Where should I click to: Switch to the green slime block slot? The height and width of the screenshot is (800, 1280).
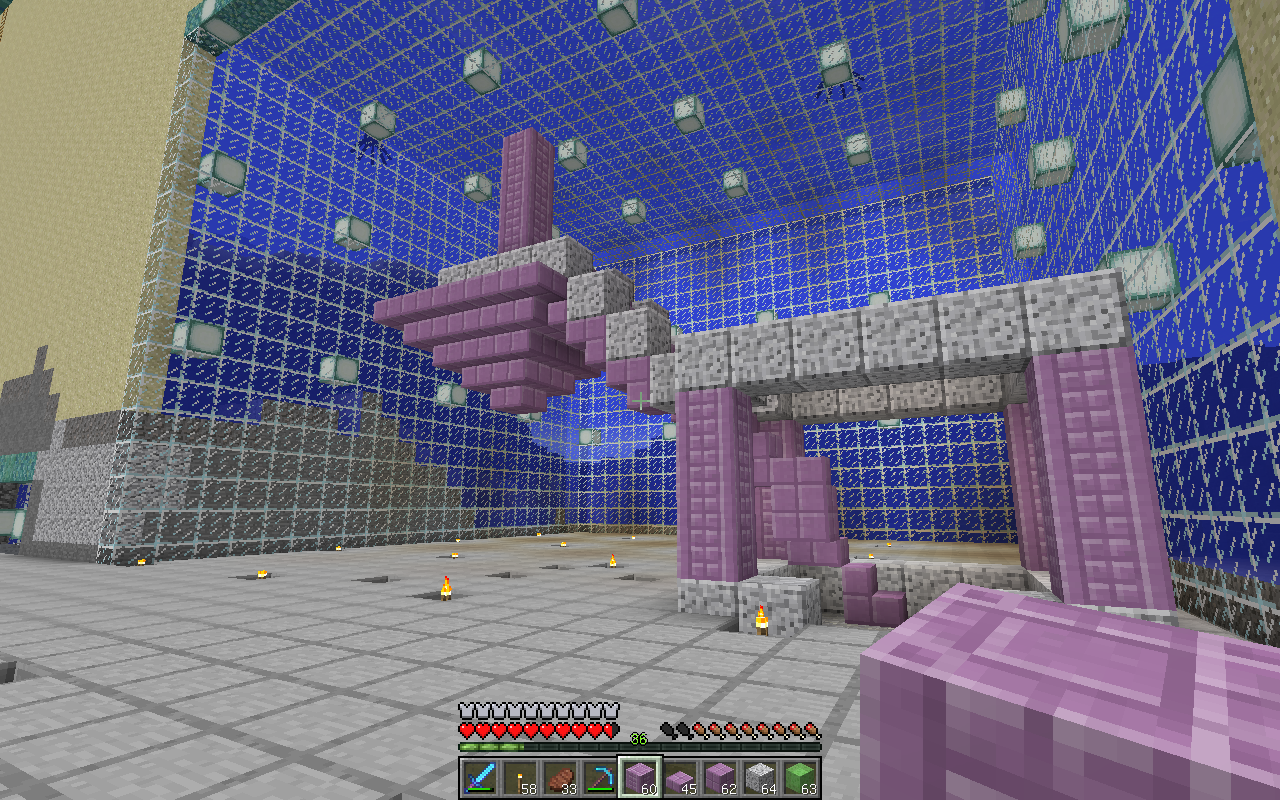click(x=800, y=778)
